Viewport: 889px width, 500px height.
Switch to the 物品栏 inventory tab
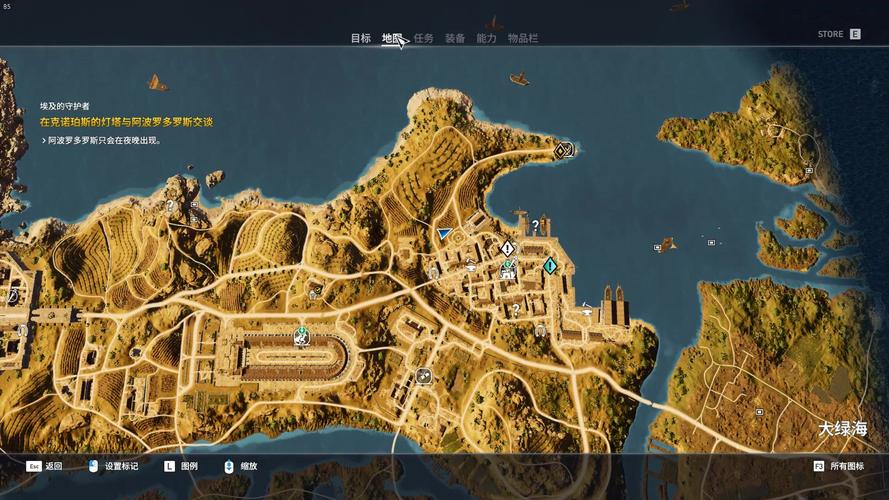tap(522, 38)
